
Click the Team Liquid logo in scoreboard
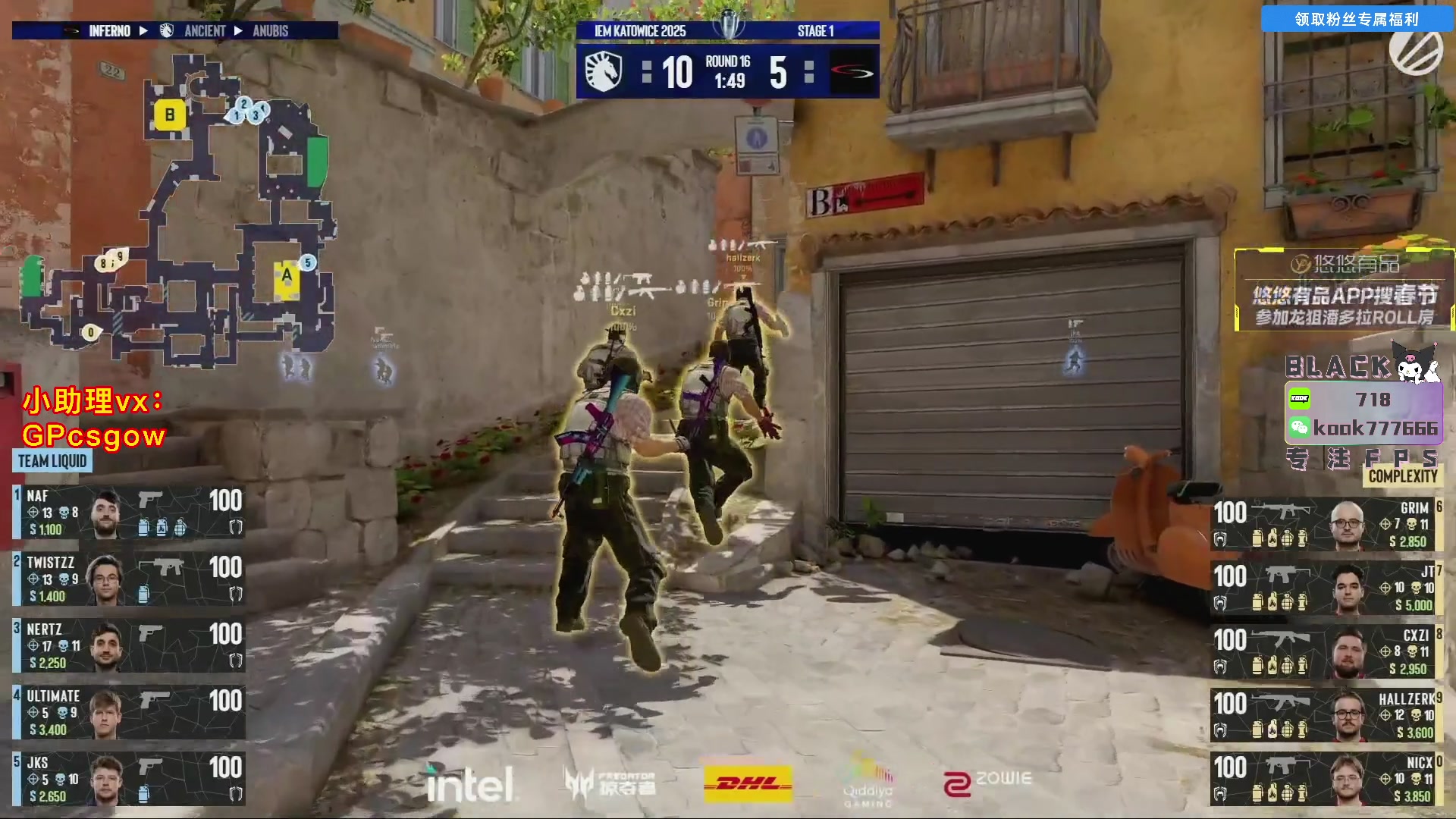[x=604, y=73]
